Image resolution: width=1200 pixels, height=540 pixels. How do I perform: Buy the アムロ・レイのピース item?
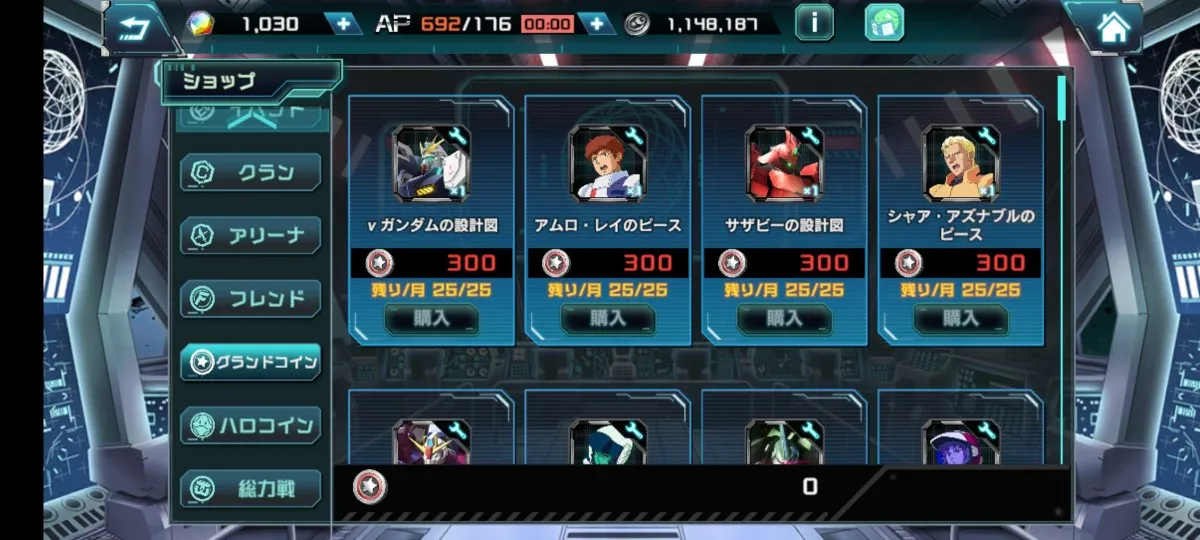click(608, 318)
